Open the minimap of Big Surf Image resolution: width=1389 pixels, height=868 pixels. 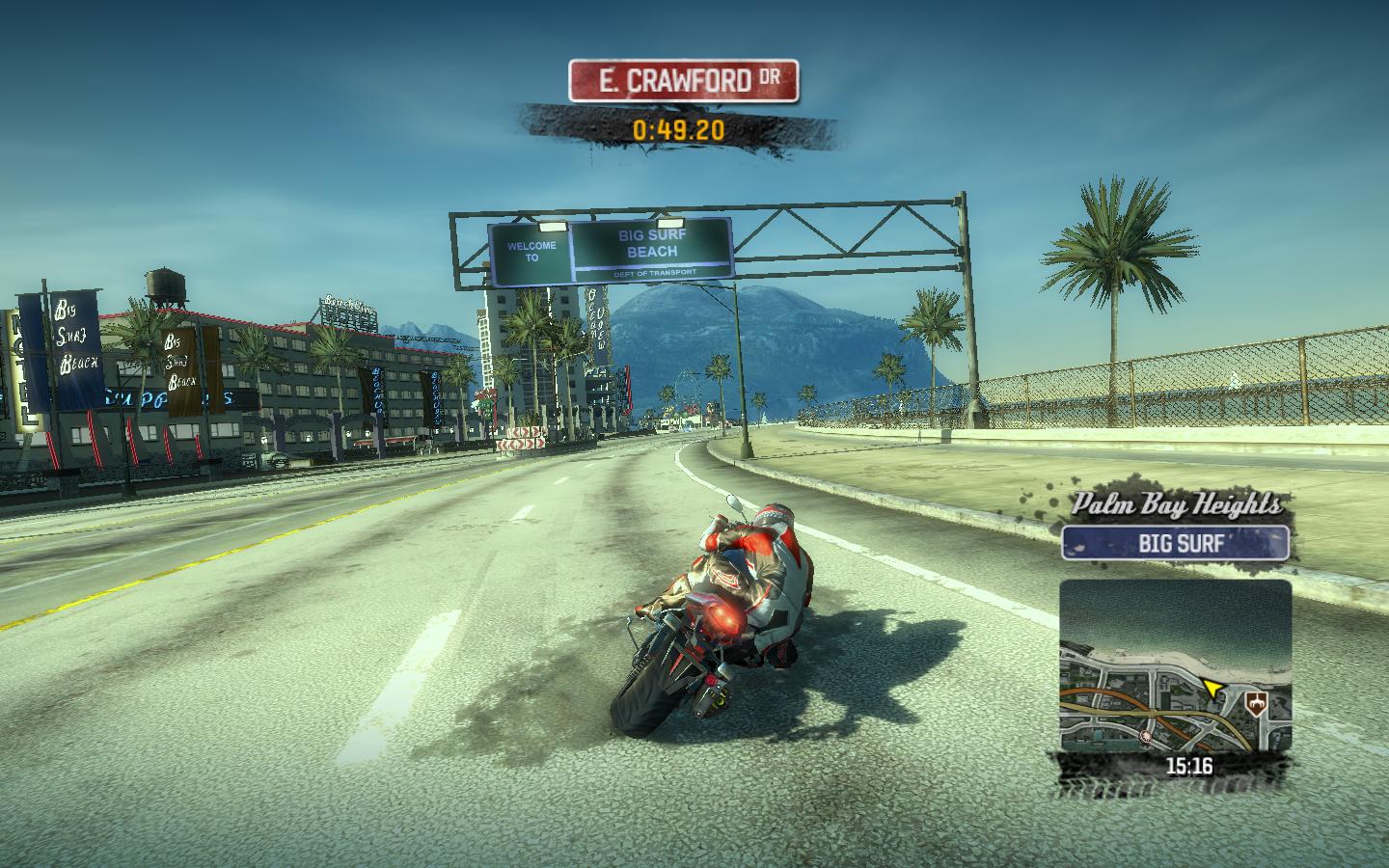(1175, 665)
